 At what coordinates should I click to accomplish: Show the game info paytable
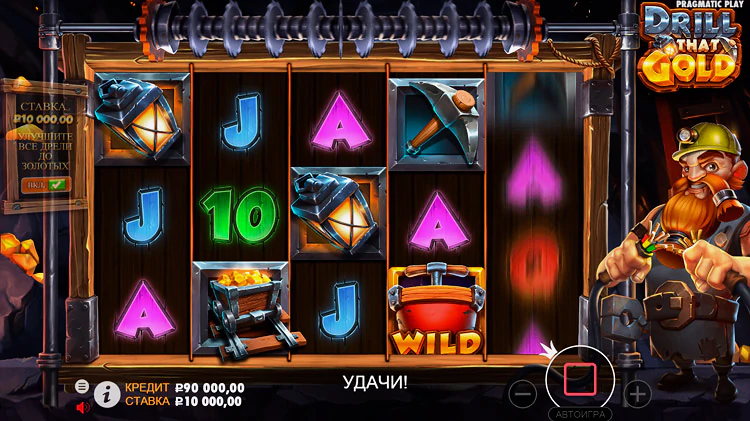[x=107, y=394]
